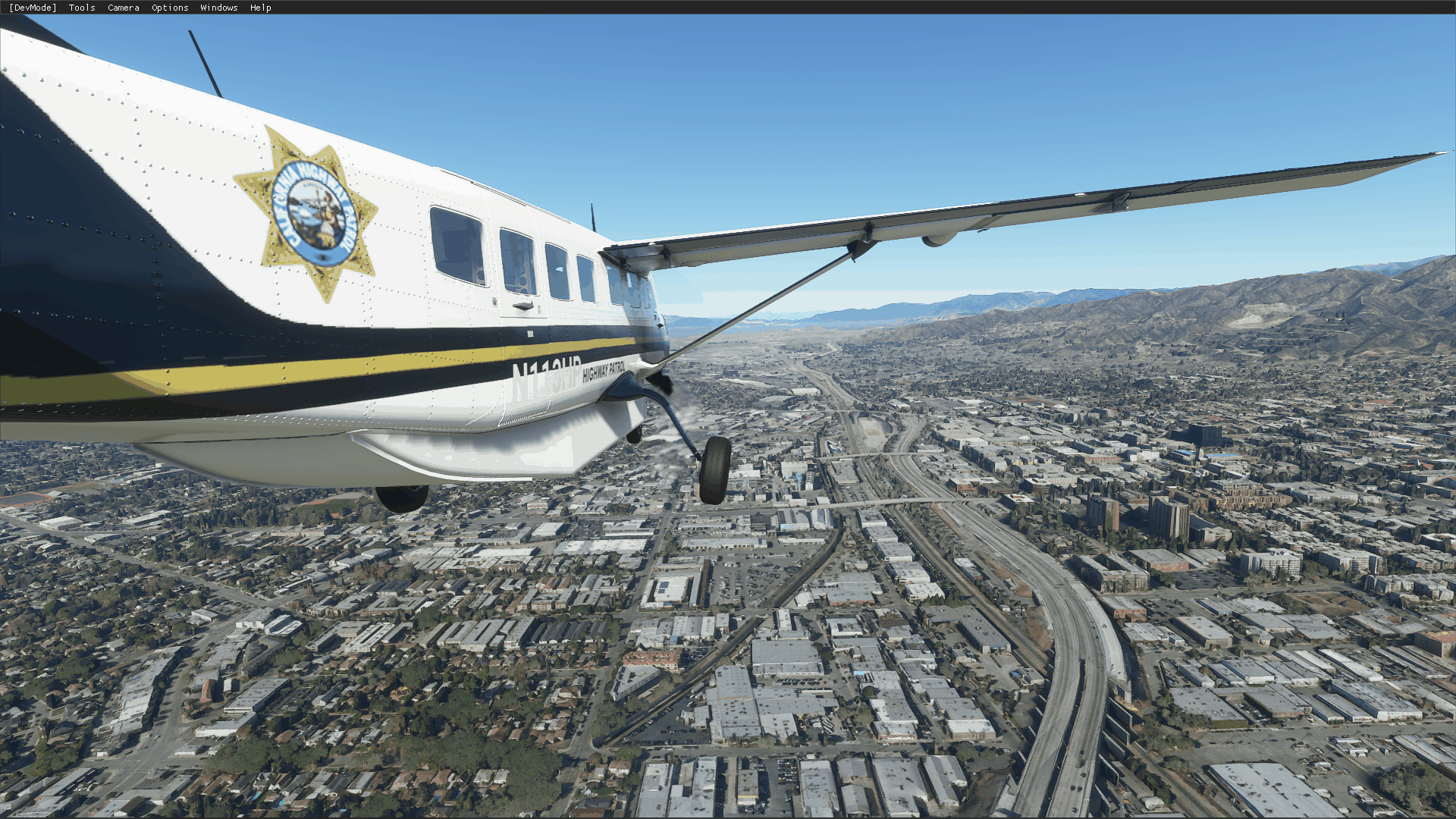Viewport: 1456px width, 819px height.
Task: Open the Help menu
Action: click(261, 8)
